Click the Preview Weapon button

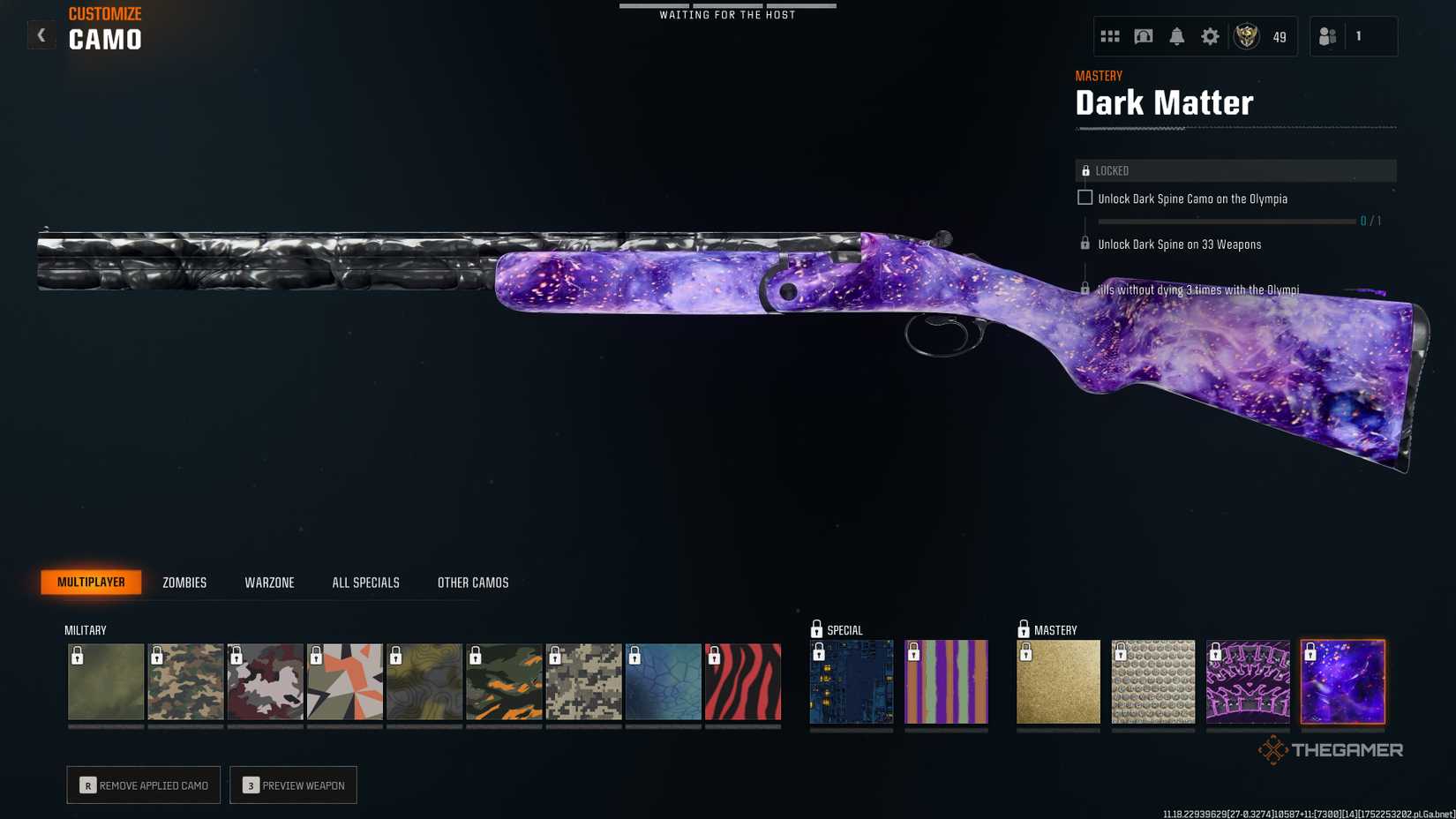(x=293, y=785)
